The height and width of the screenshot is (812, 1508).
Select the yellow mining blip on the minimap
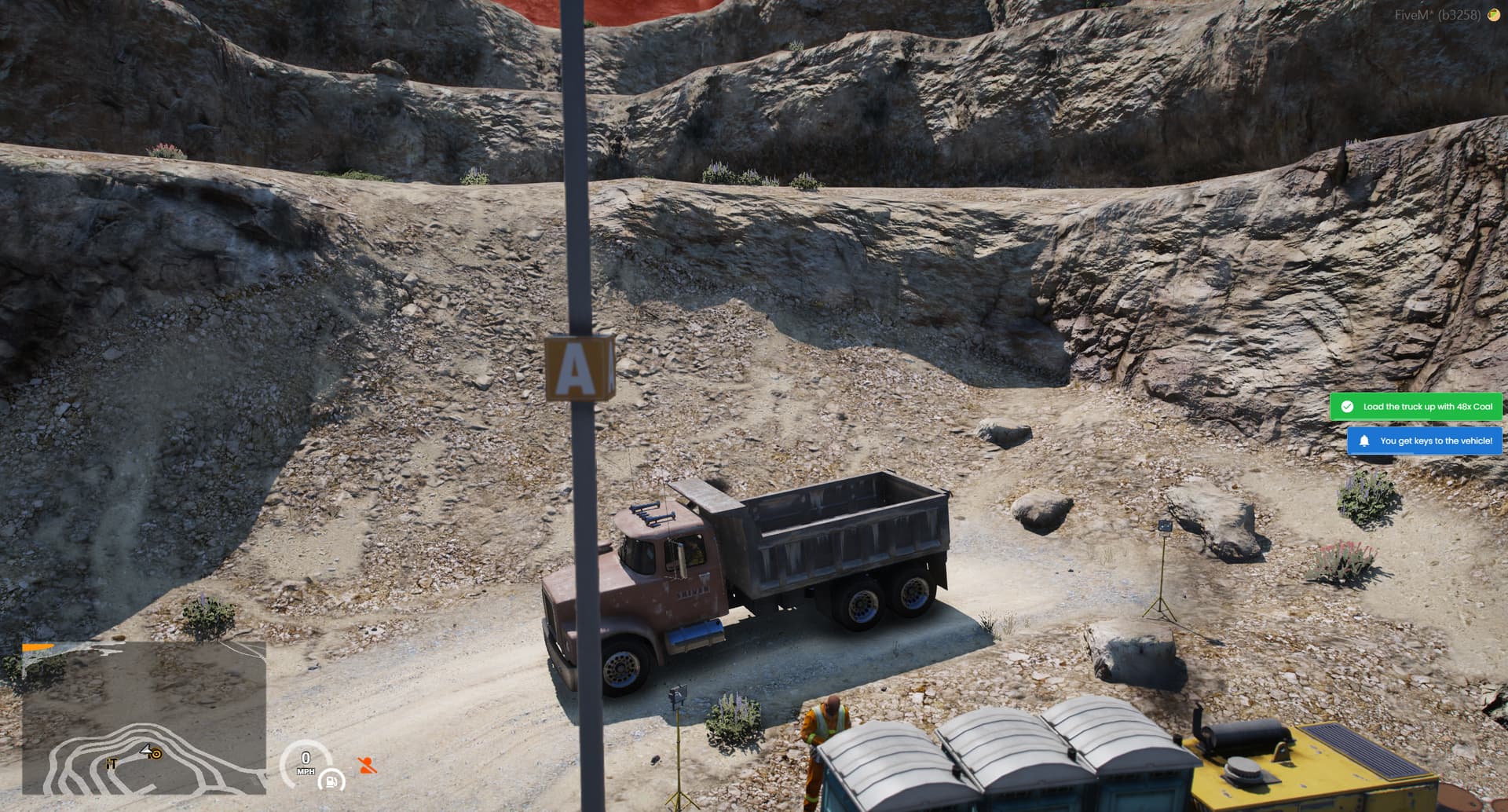(x=156, y=755)
